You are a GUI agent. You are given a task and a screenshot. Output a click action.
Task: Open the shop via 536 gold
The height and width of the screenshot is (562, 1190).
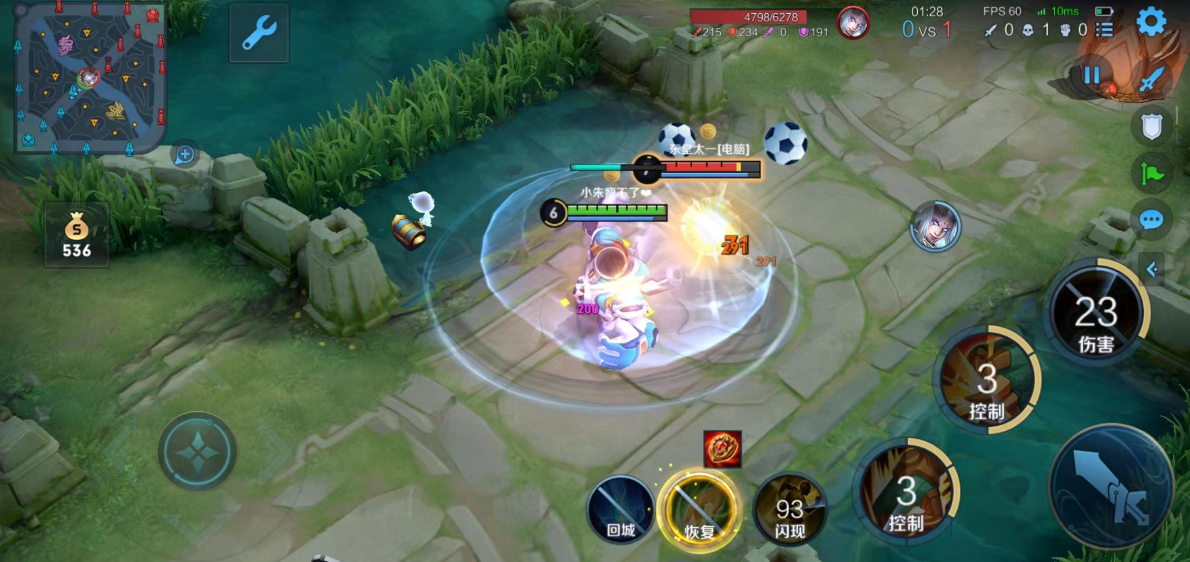click(x=76, y=236)
